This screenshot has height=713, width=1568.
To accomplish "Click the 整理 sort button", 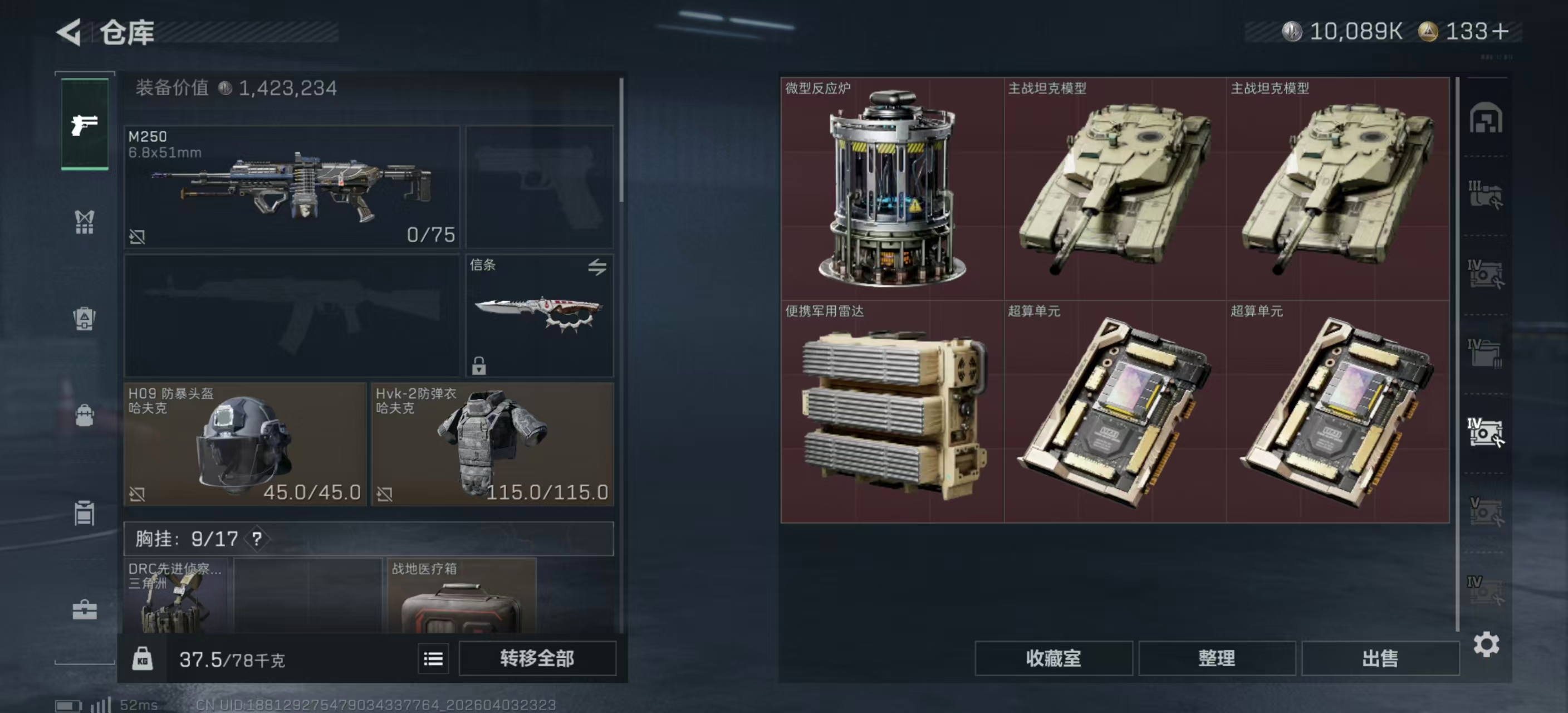I will coord(1216,658).
